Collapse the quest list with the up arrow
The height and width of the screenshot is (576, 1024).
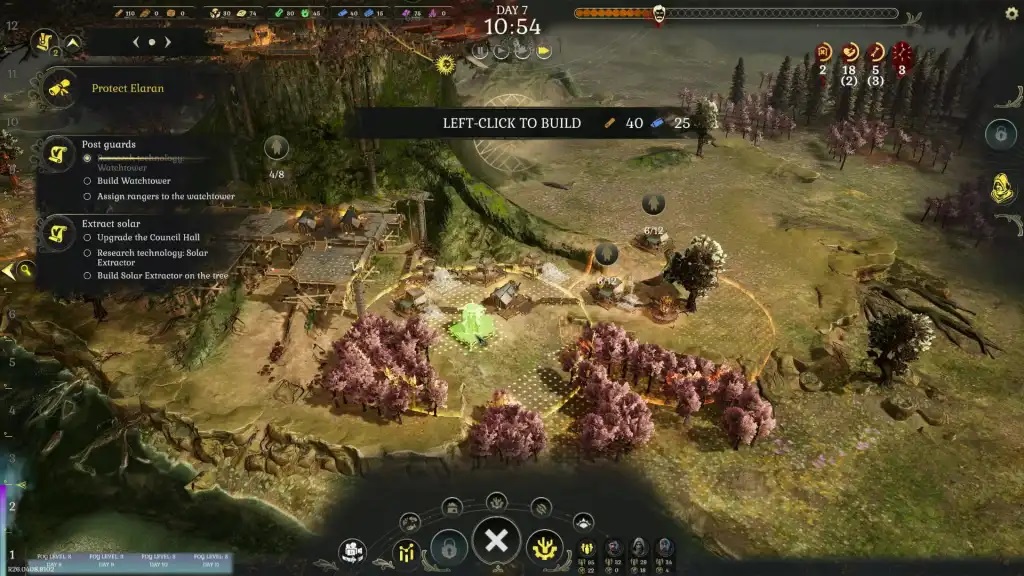[73, 43]
